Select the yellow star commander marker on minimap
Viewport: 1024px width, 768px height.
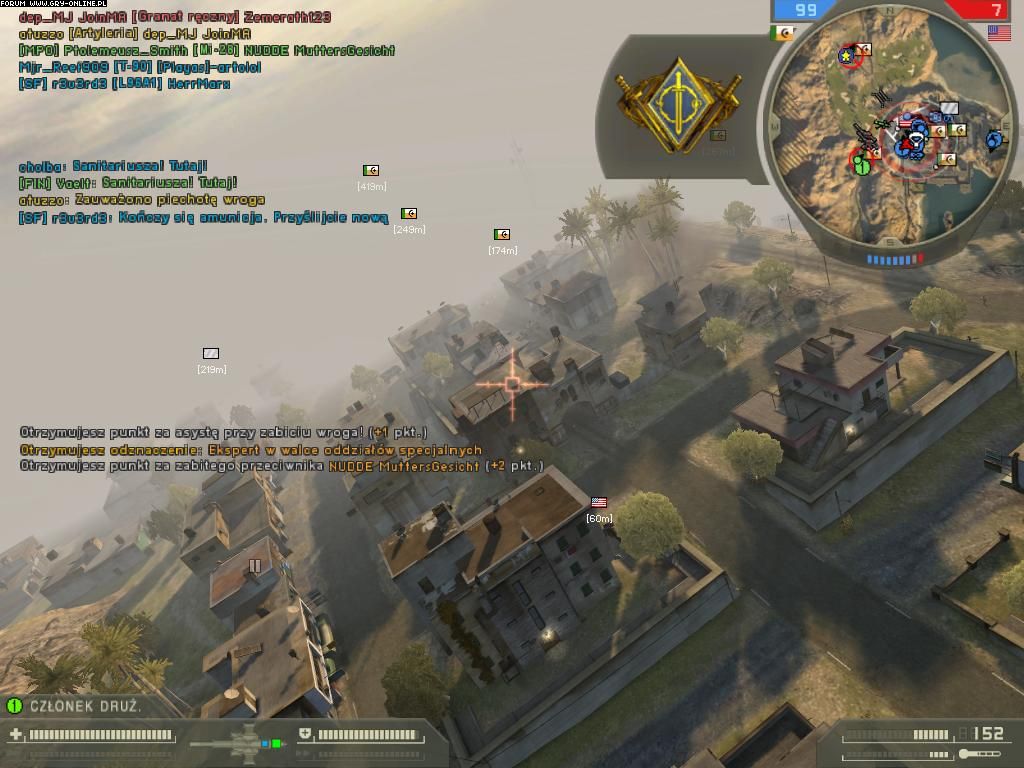point(847,55)
